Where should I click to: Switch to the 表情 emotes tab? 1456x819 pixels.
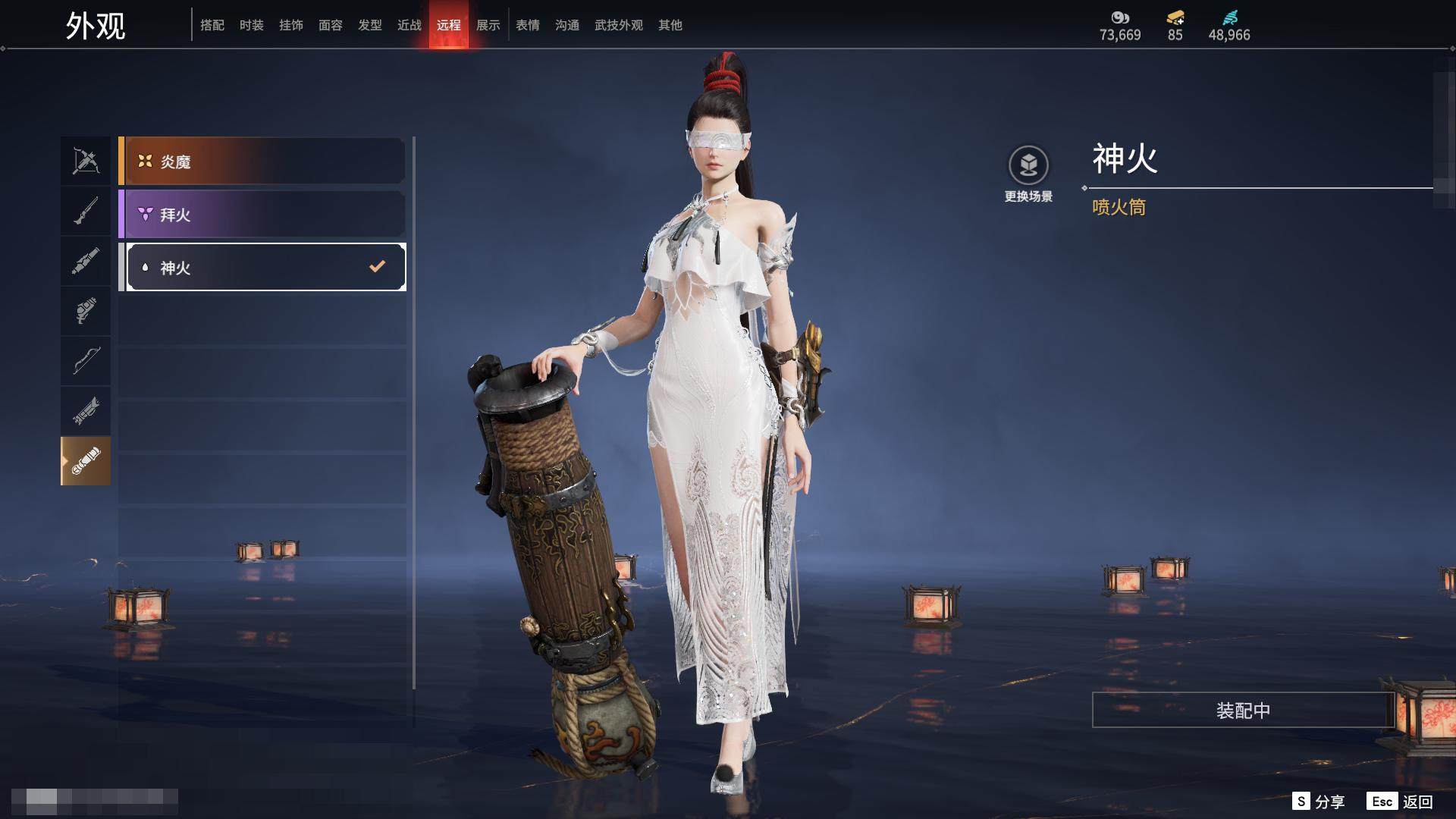pyautogui.click(x=528, y=25)
